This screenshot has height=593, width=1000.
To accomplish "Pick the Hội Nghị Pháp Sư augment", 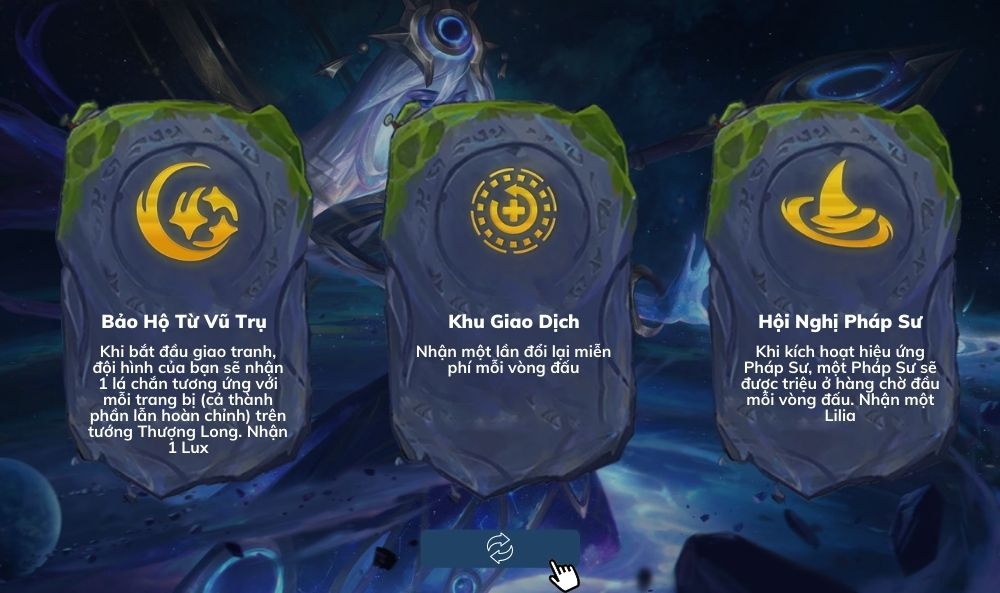I will pos(839,300).
